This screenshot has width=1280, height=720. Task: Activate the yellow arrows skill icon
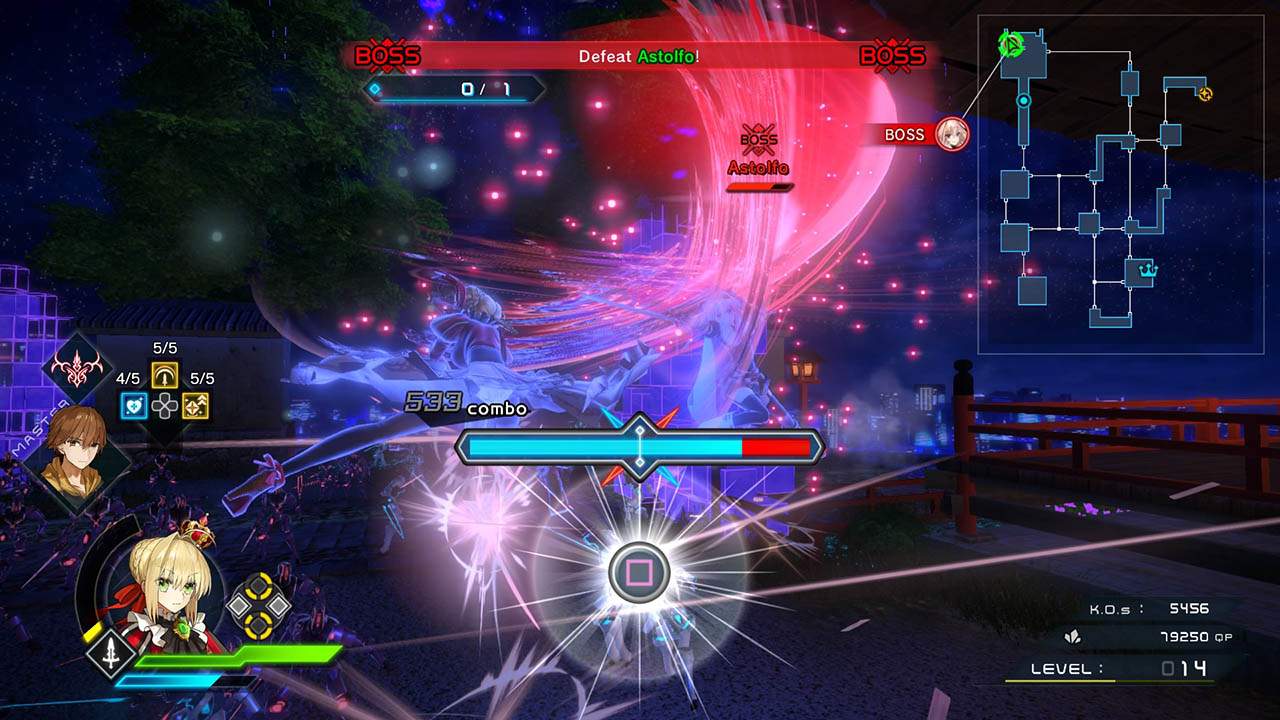[x=196, y=404]
